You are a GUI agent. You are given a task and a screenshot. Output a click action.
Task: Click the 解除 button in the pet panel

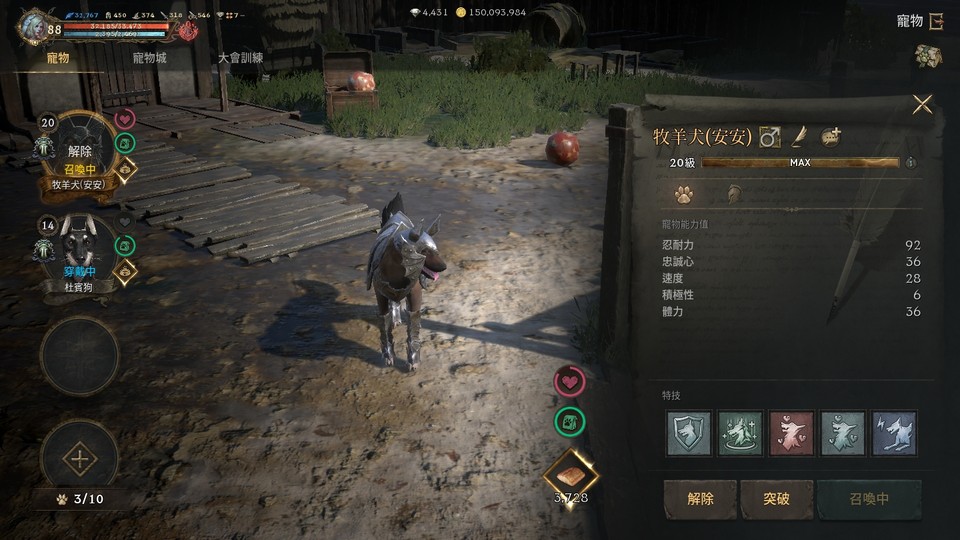tap(700, 499)
